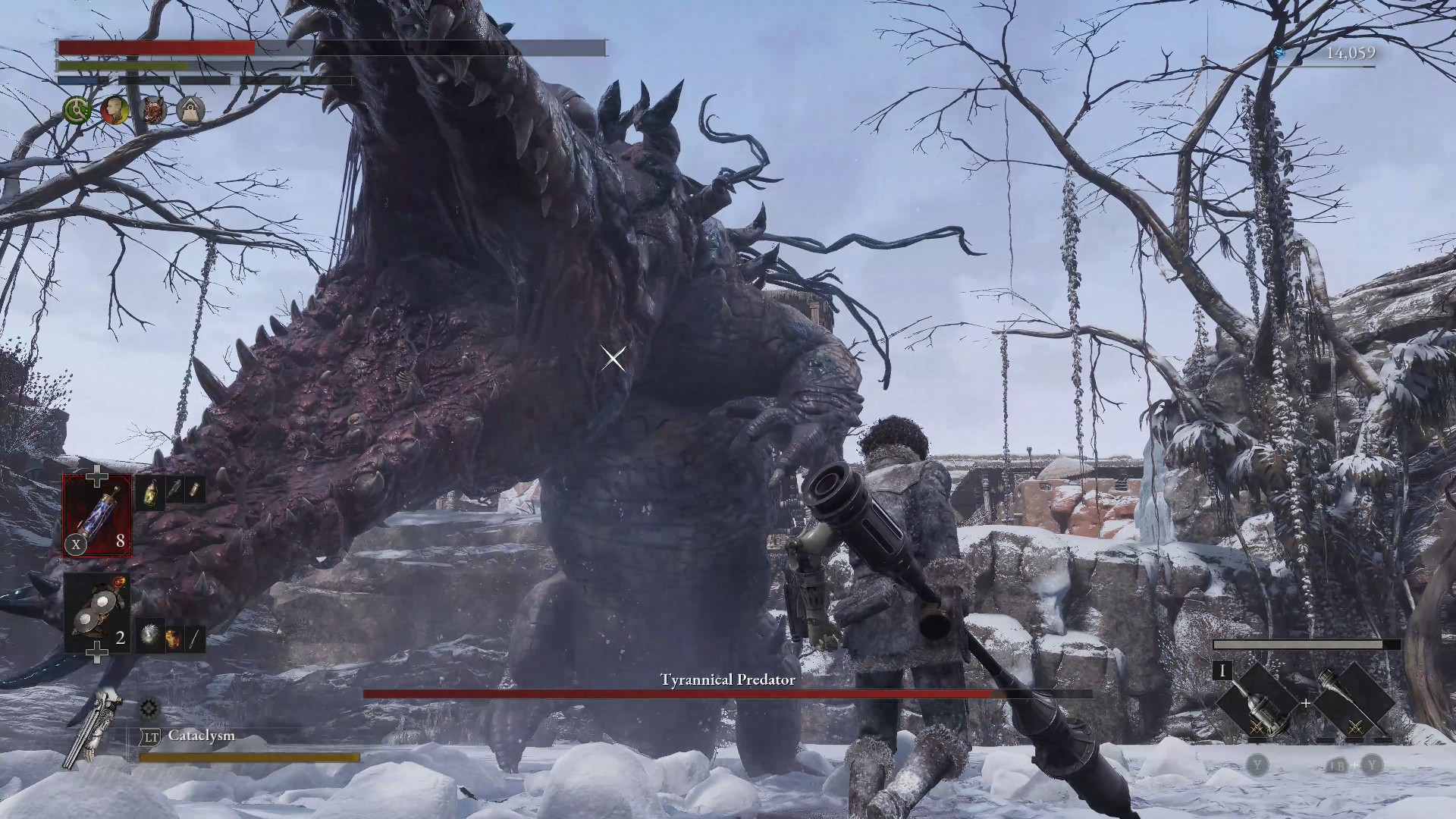This screenshot has width=1456, height=819.
Task: Choose the sawblade throwable icon
Action: tap(150, 638)
